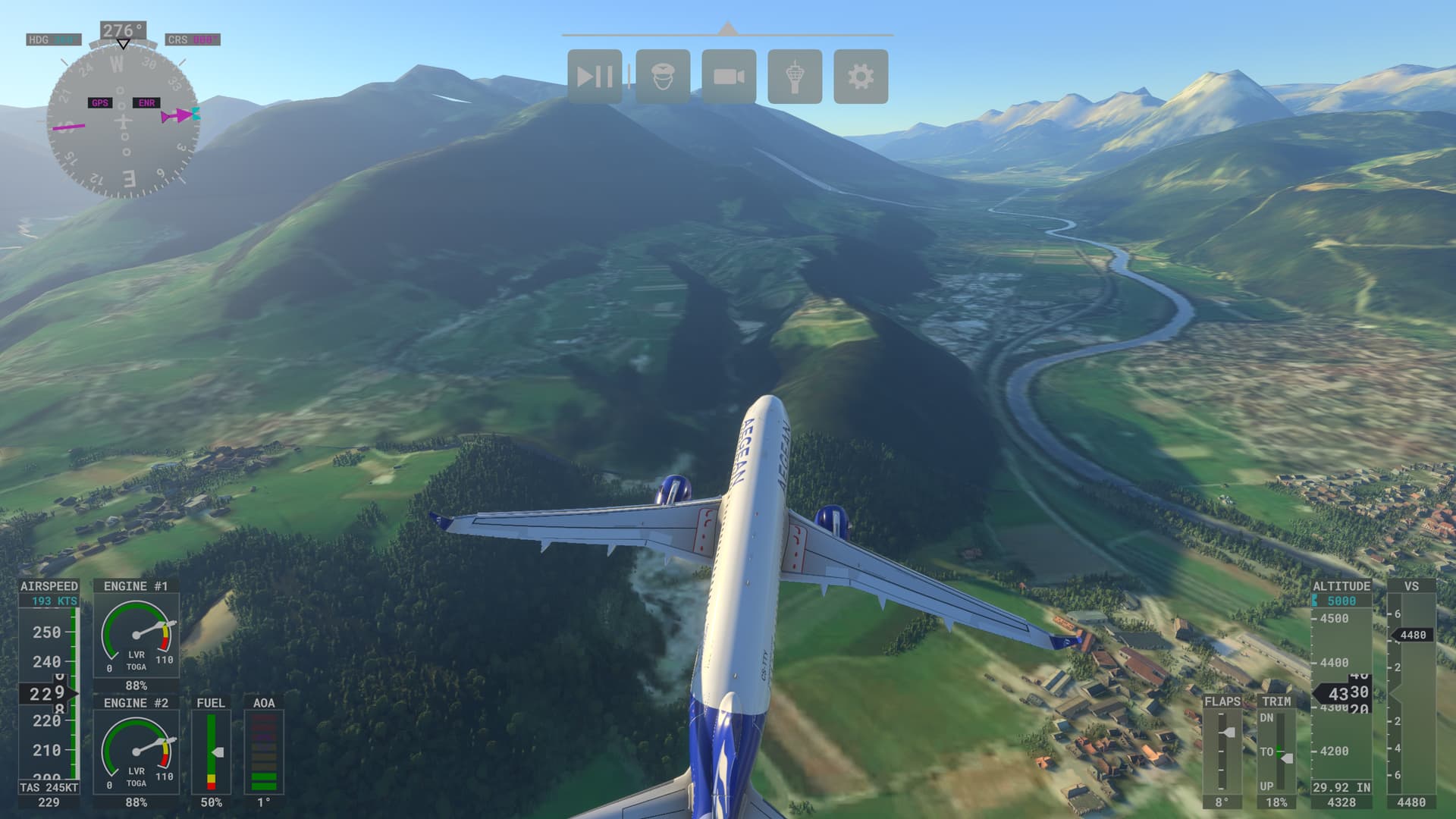Open the toolbar settings gear
Image resolution: width=1456 pixels, height=819 pixels.
pos(861,77)
